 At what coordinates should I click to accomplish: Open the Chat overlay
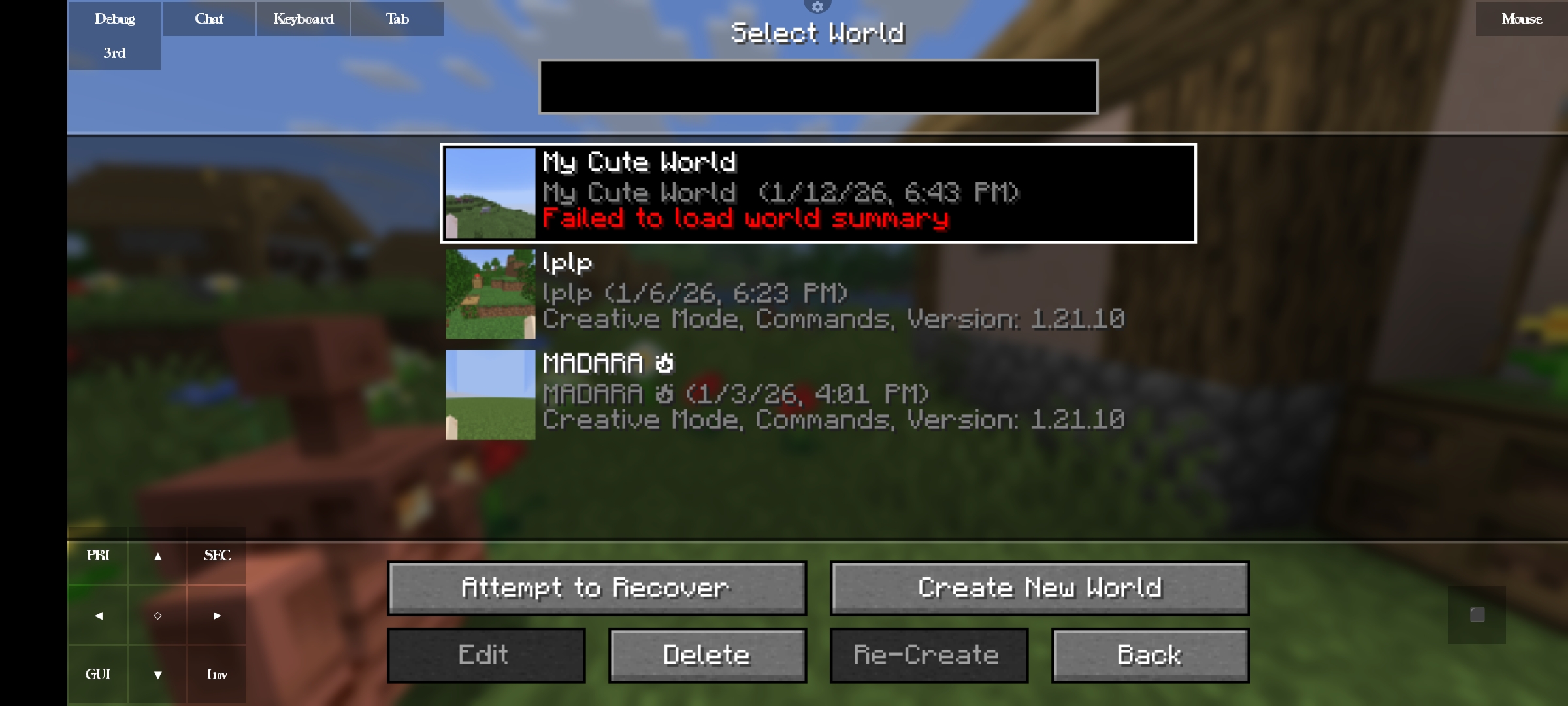[208, 18]
